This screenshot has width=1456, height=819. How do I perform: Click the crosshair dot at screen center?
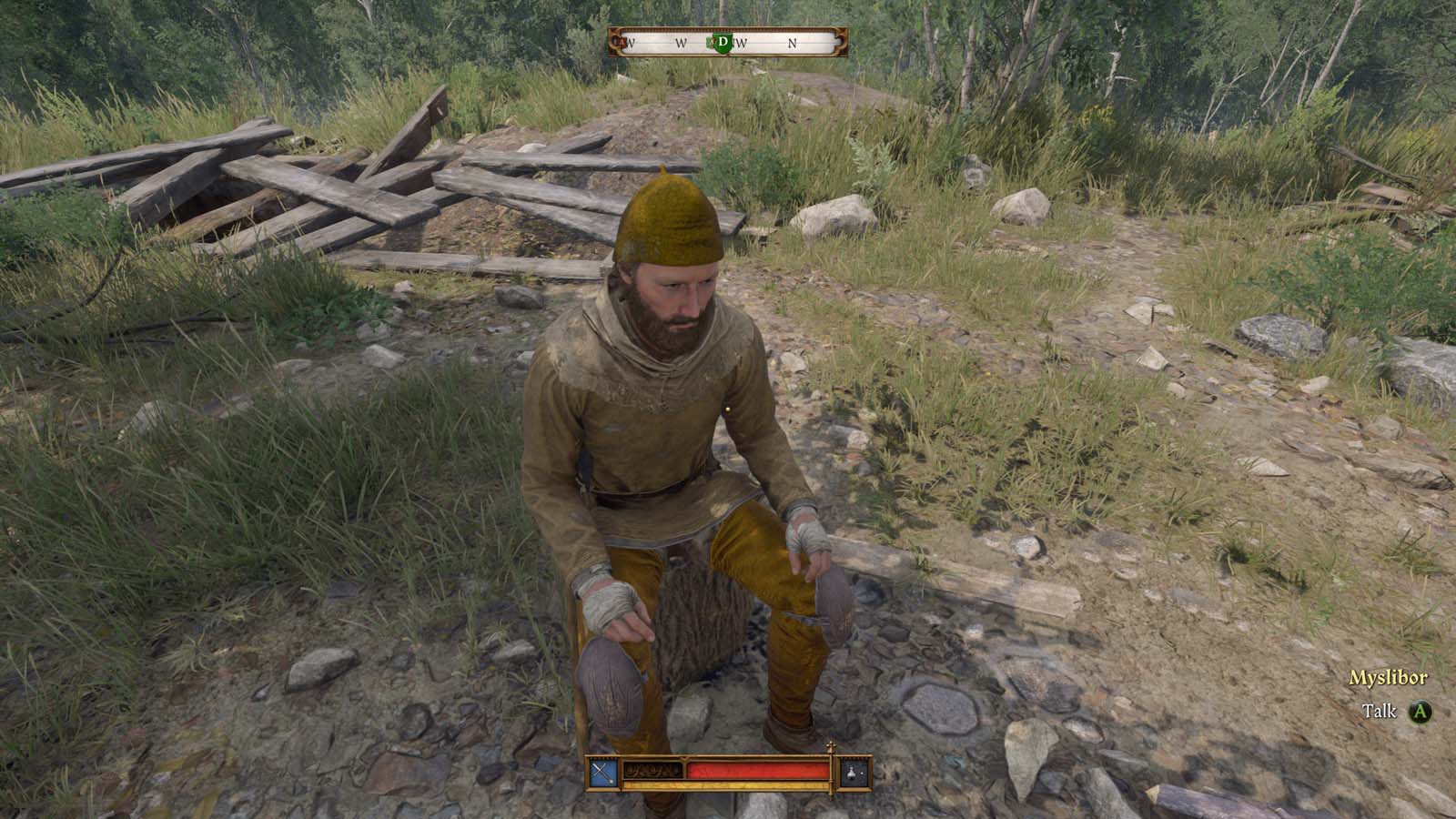point(728,409)
